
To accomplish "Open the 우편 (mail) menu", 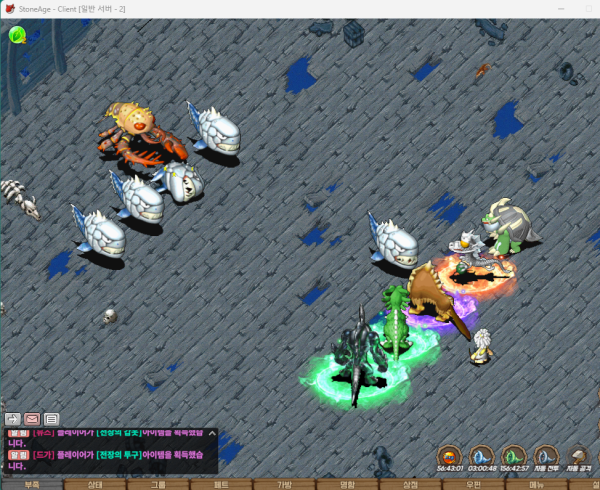I will (x=474, y=484).
